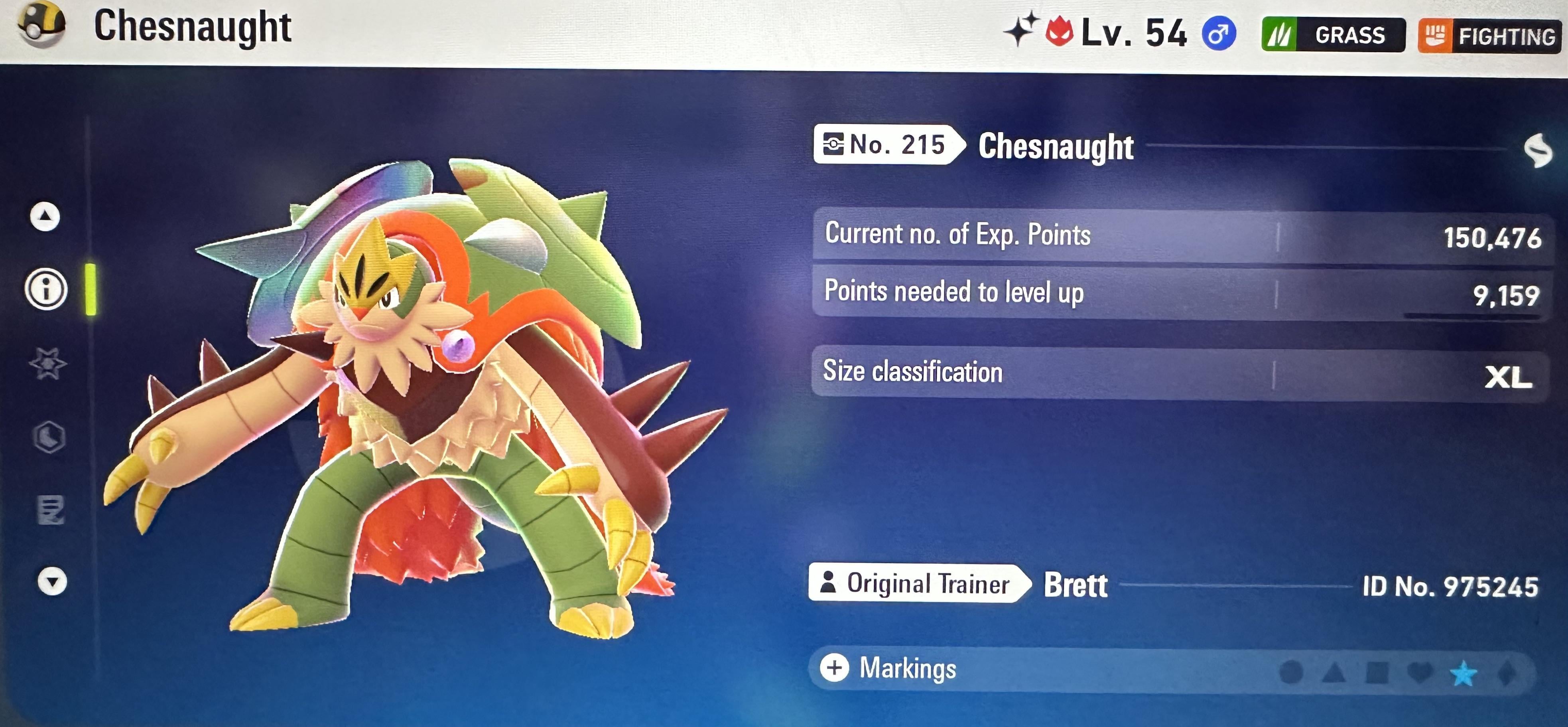Click the up arrow above the summary tabs
The height and width of the screenshot is (727, 1568).
tap(45, 216)
